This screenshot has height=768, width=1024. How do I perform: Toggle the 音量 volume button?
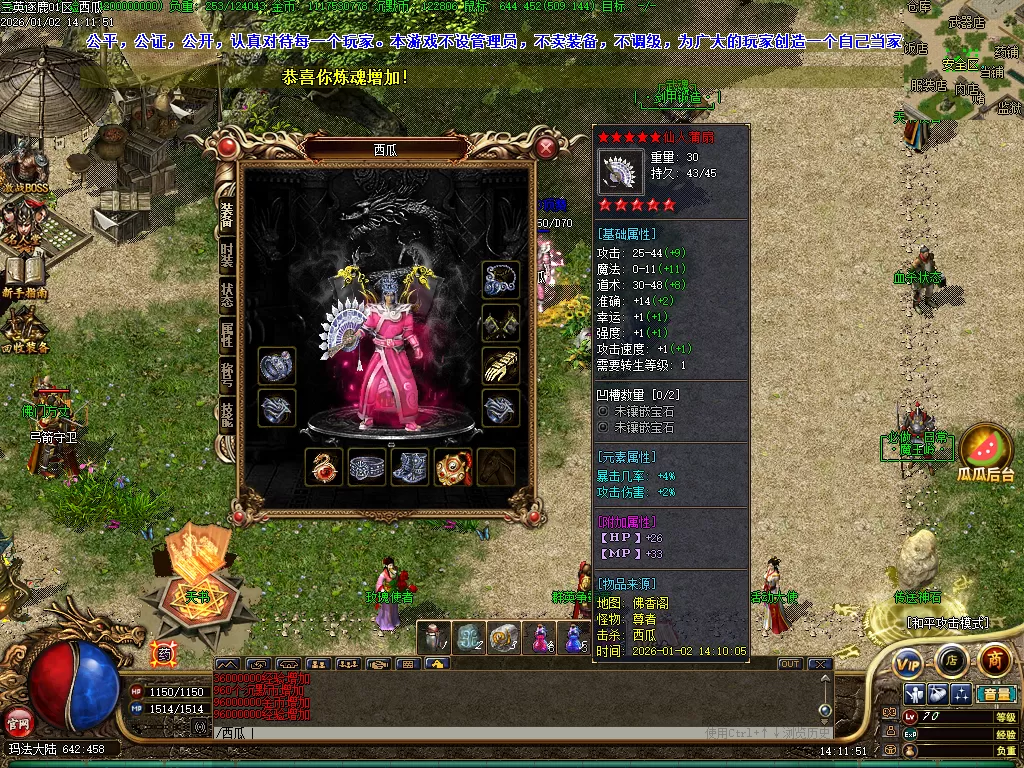click(996, 694)
